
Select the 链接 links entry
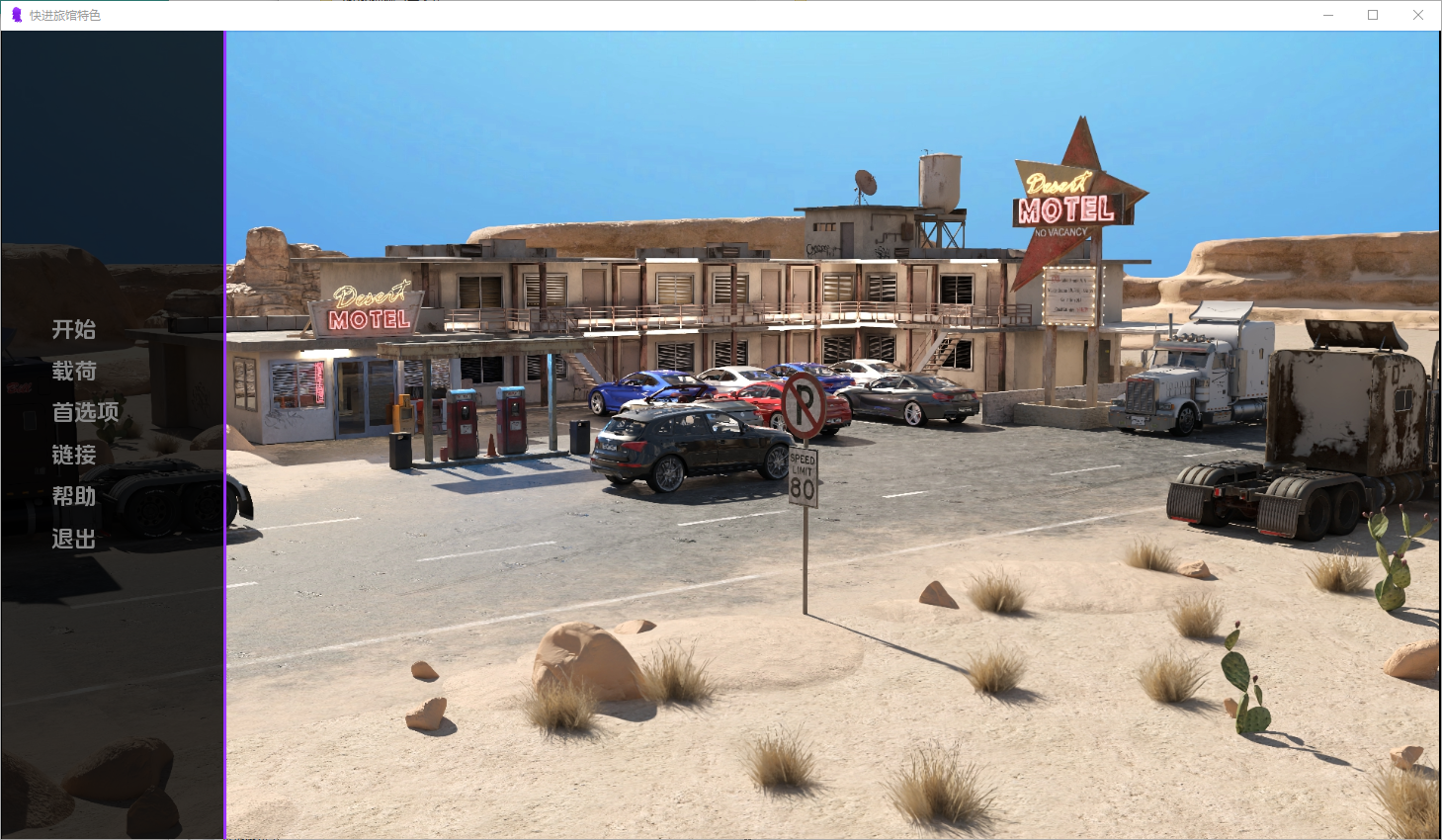[x=74, y=455]
